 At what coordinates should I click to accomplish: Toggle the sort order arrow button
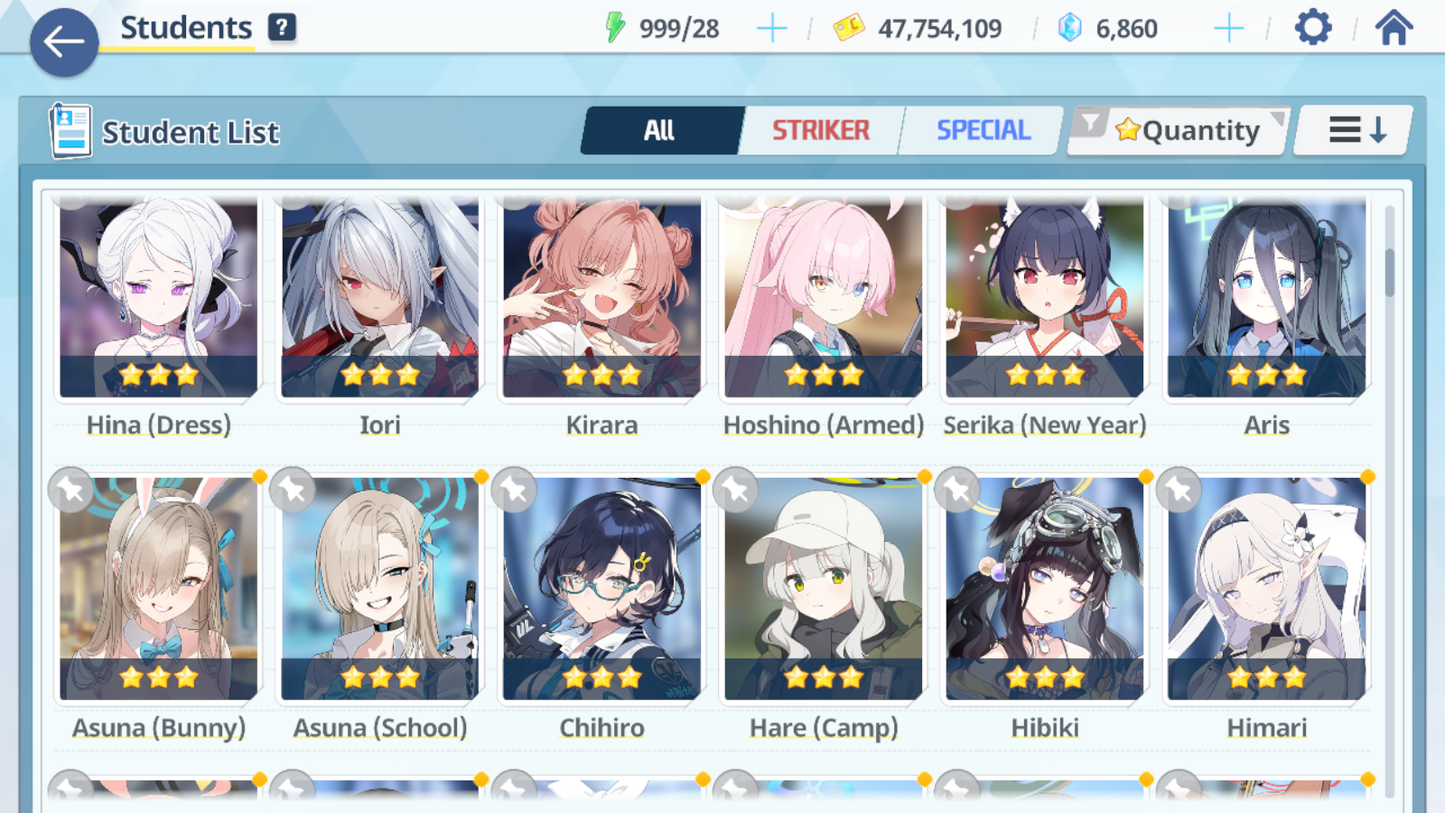pos(1354,130)
